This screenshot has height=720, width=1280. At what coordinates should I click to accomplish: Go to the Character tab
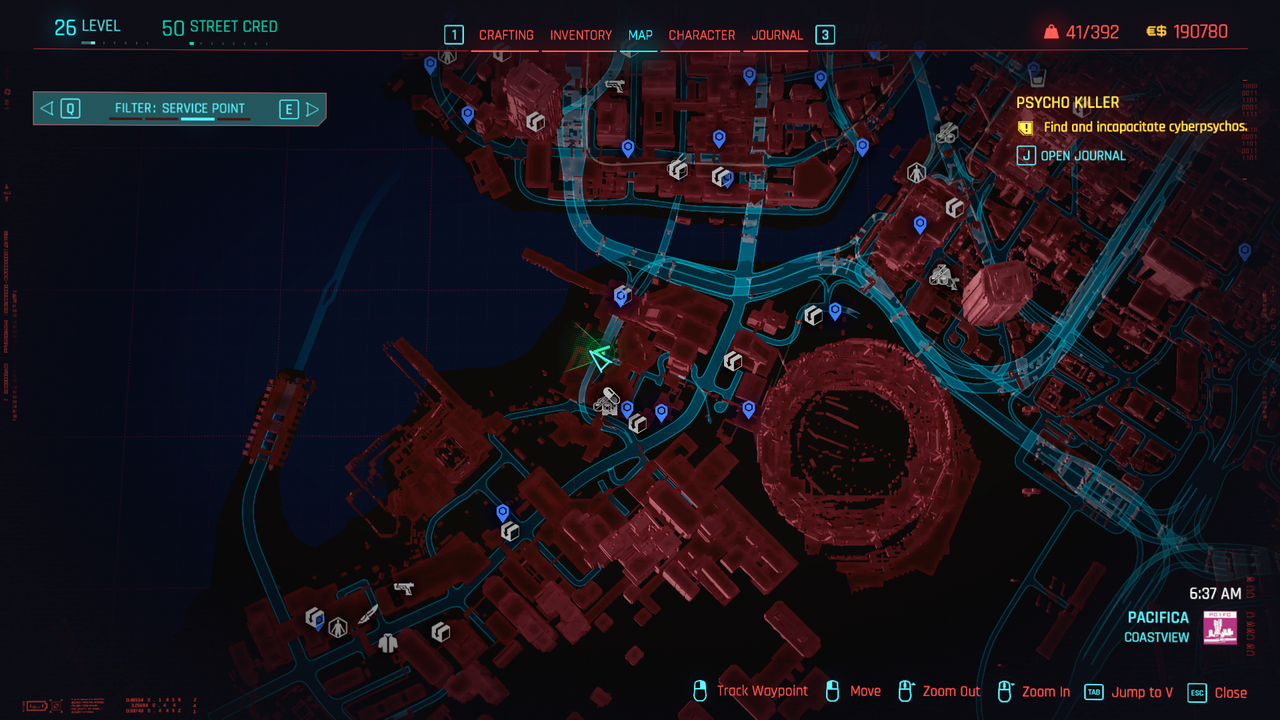[701, 35]
